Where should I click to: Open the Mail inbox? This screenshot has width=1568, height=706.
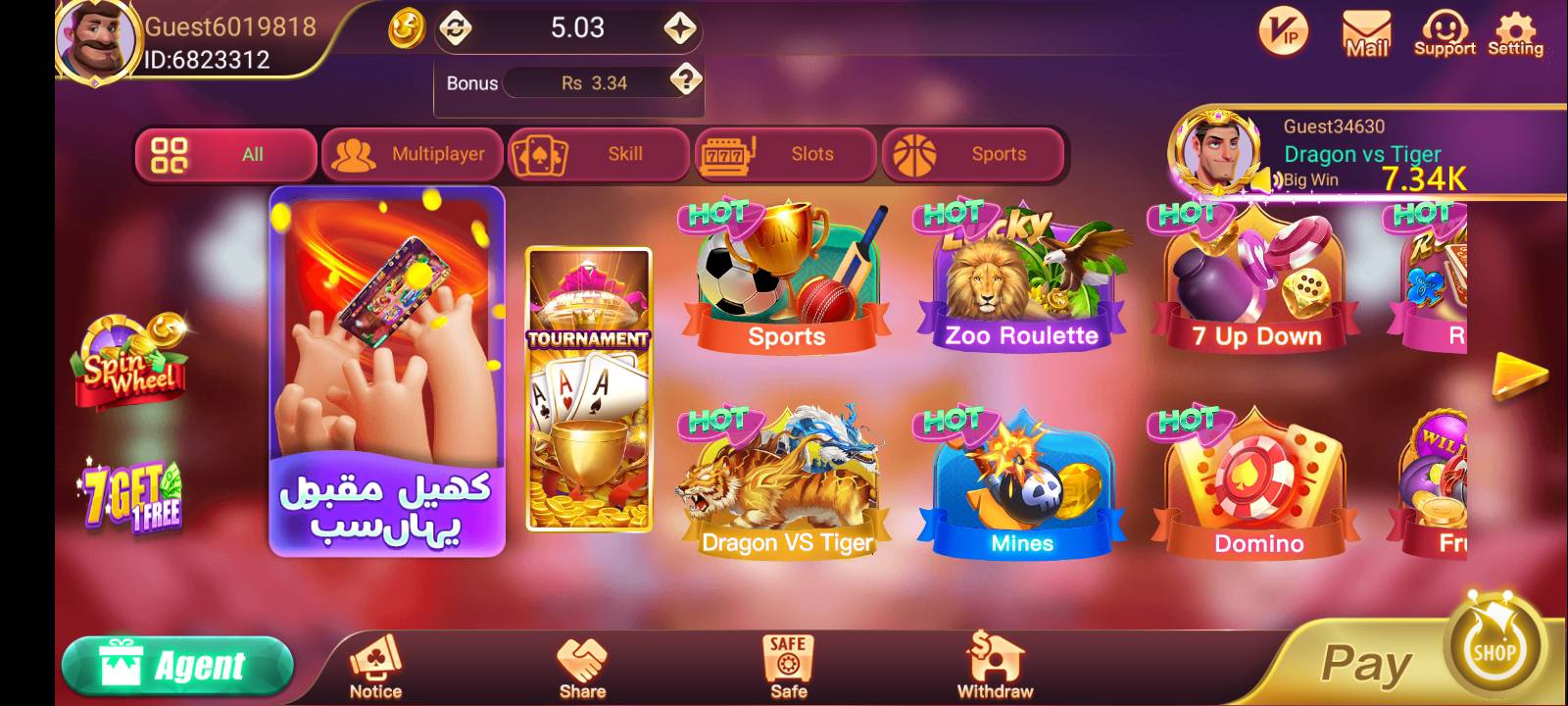[x=1366, y=31]
